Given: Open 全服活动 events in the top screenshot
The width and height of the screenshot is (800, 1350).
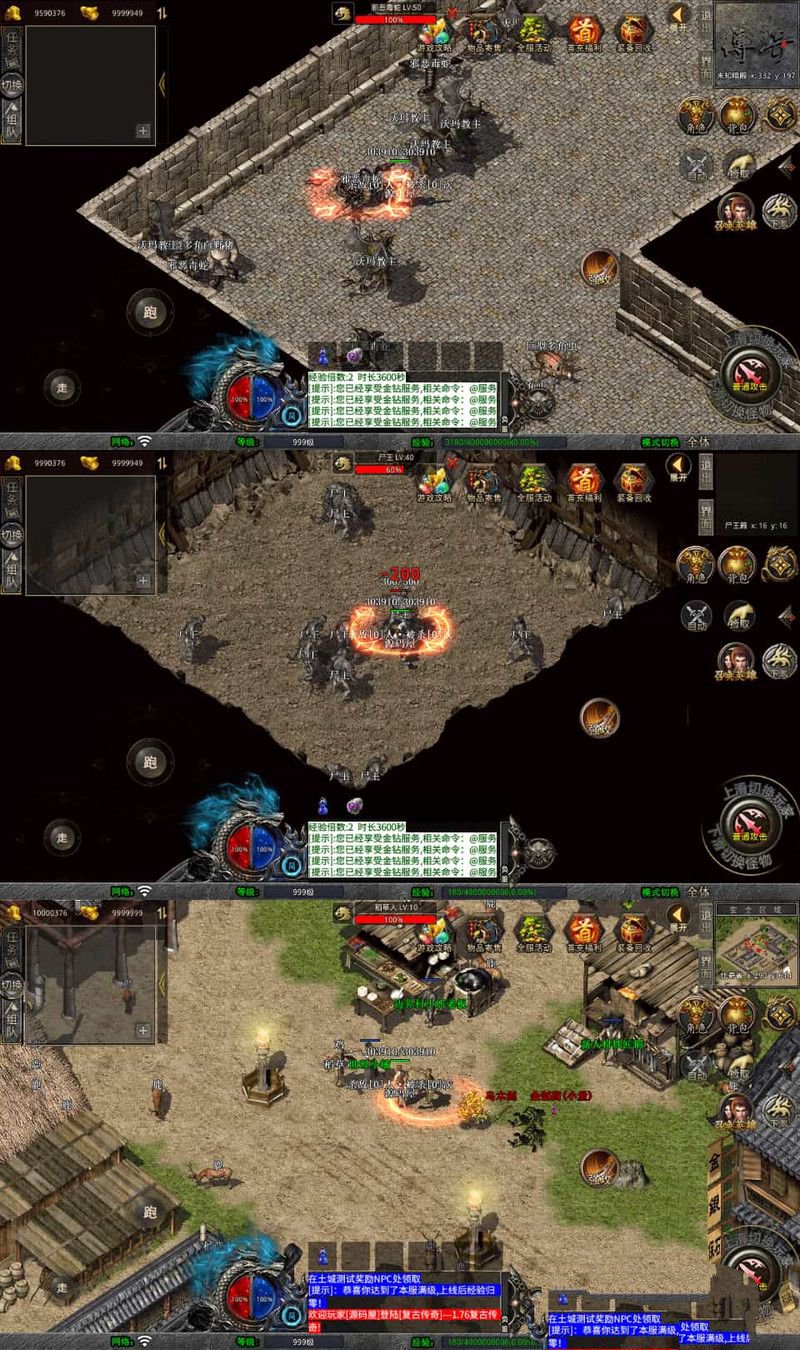Looking at the screenshot, I should pyautogui.click(x=532, y=32).
